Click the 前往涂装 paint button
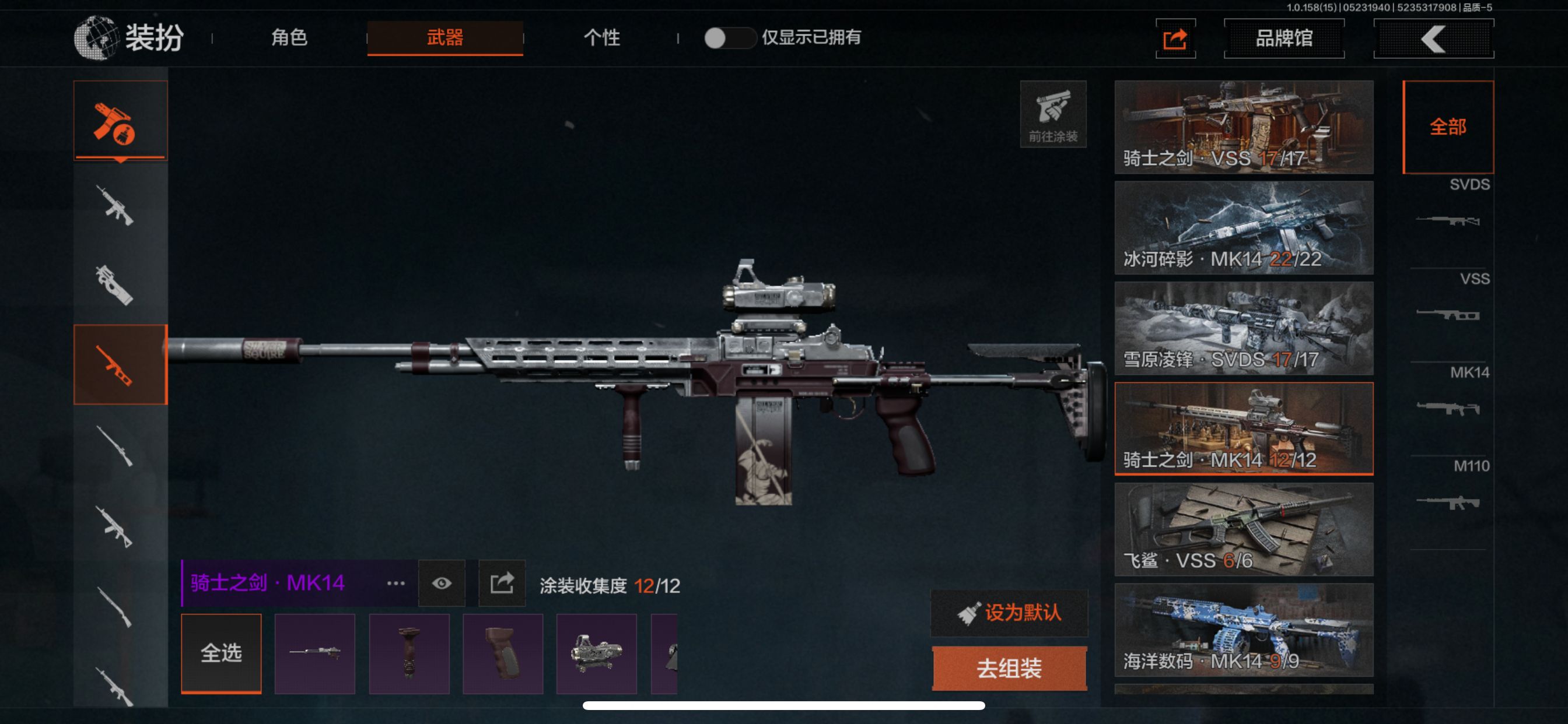Image resolution: width=1568 pixels, height=724 pixels. 1052,114
